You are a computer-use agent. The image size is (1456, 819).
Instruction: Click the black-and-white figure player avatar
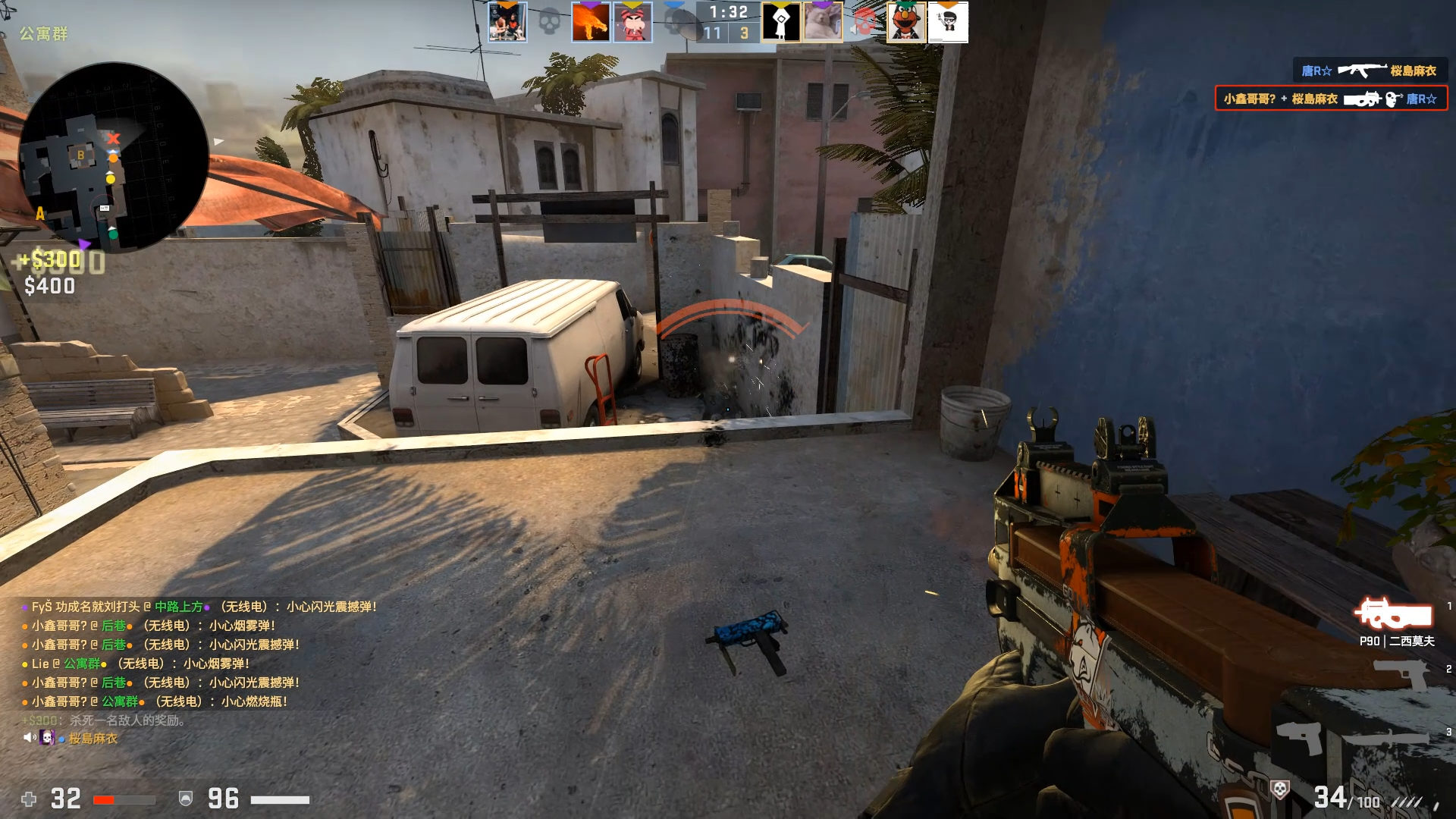click(781, 22)
